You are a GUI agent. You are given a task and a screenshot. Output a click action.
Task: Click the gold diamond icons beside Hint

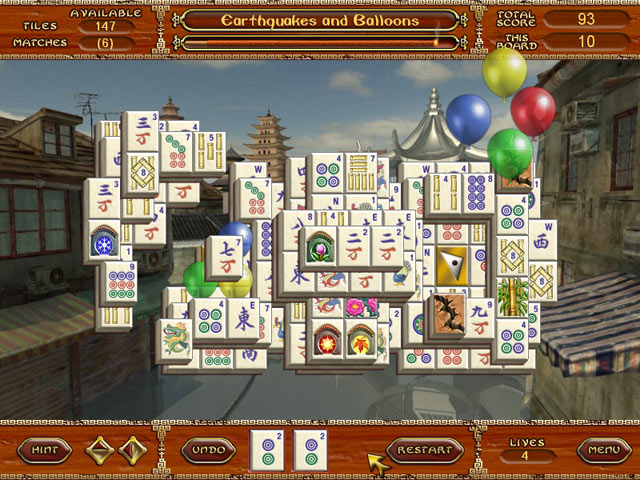116,450
